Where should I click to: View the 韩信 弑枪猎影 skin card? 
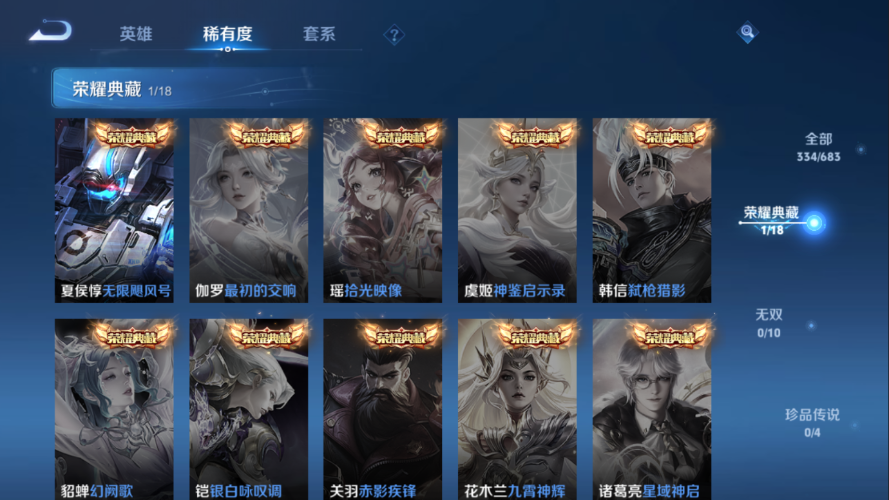(x=651, y=211)
